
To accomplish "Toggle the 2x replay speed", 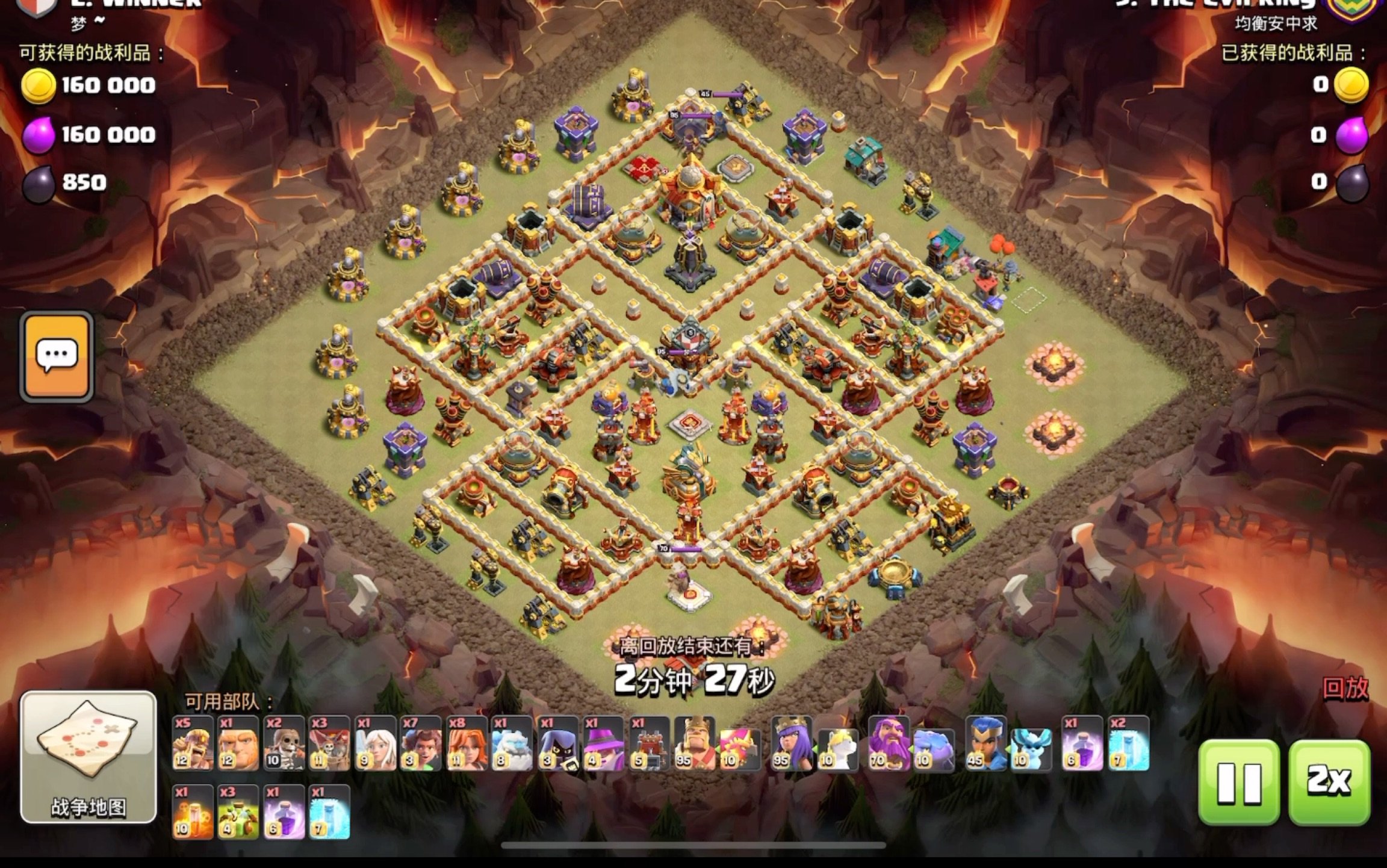I will (x=1329, y=781).
